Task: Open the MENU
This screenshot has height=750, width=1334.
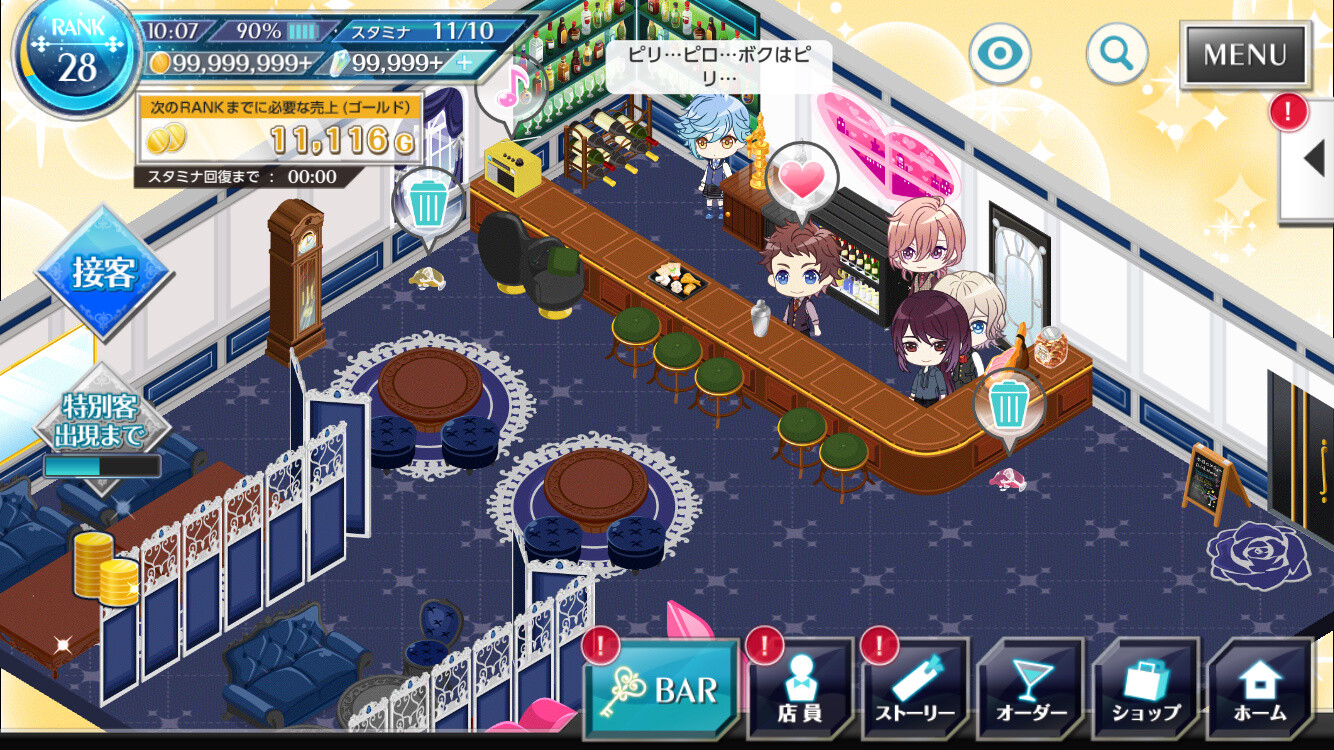Action: coord(1243,57)
